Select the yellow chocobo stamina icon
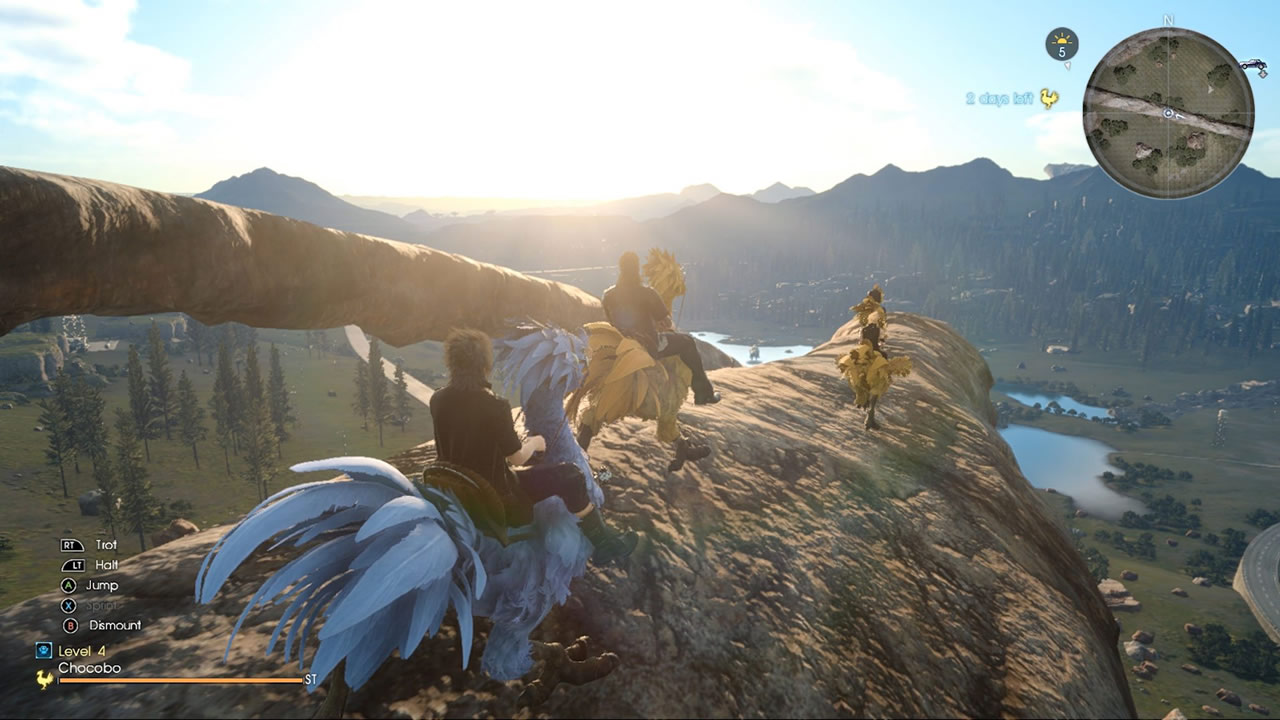1280x720 pixels. [44, 679]
